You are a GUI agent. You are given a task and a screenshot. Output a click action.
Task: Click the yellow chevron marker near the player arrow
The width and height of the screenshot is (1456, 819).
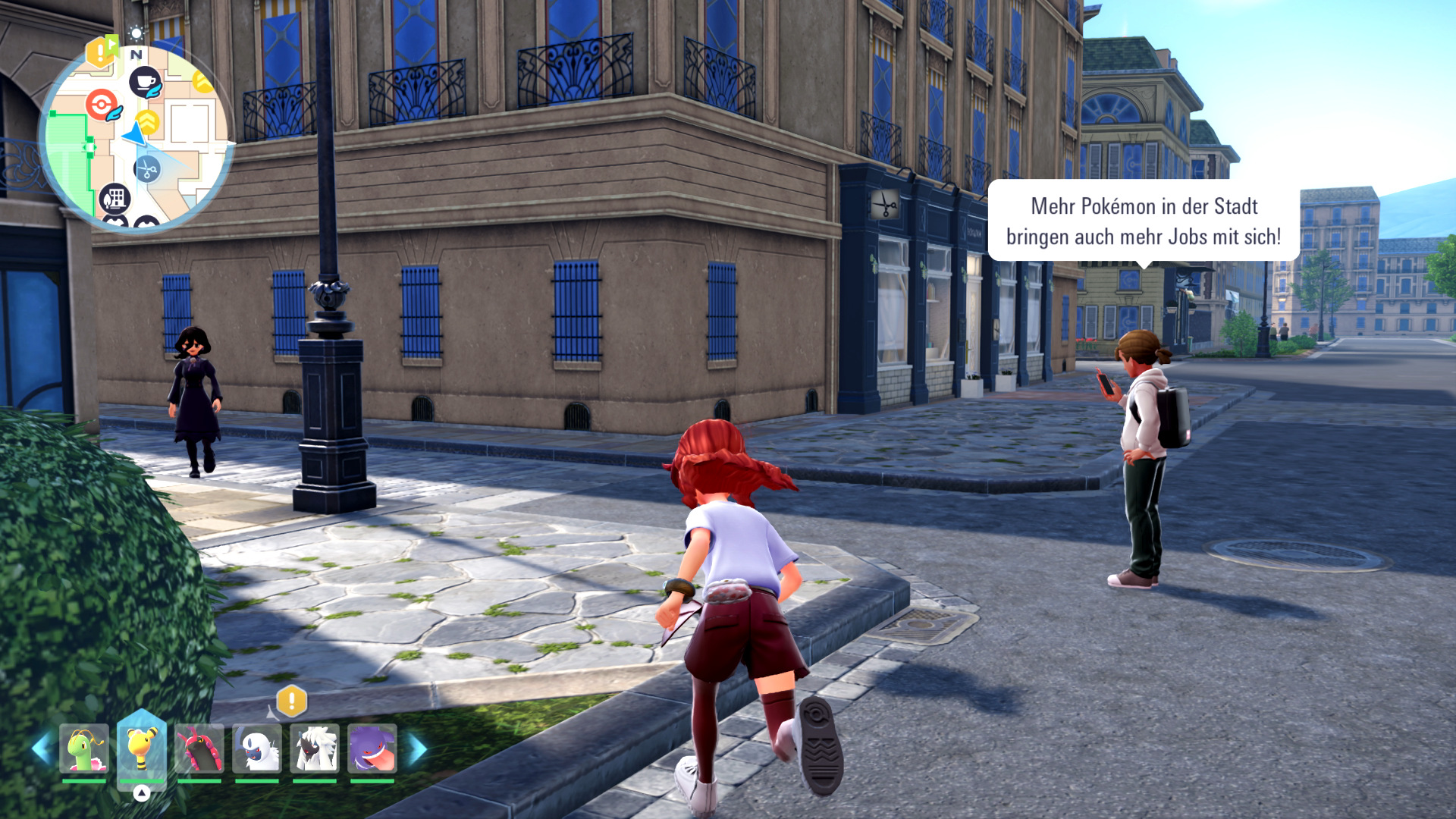[148, 121]
